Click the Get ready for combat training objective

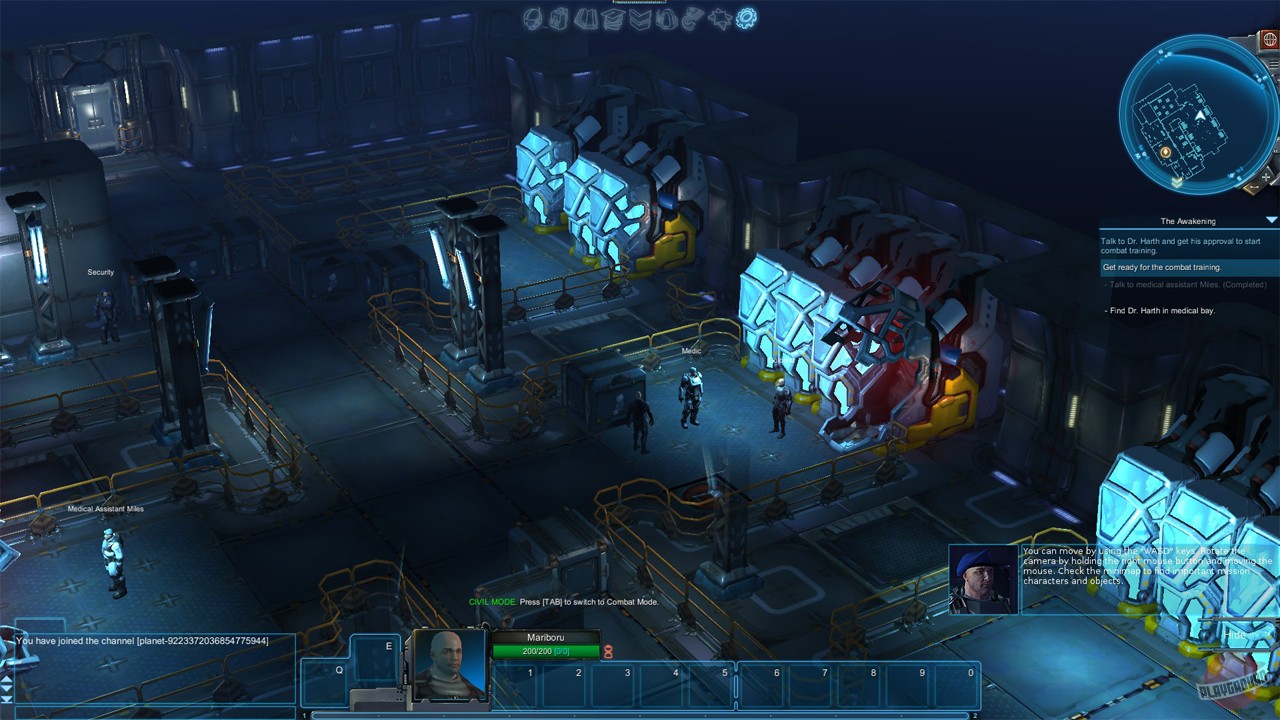coord(1163,267)
